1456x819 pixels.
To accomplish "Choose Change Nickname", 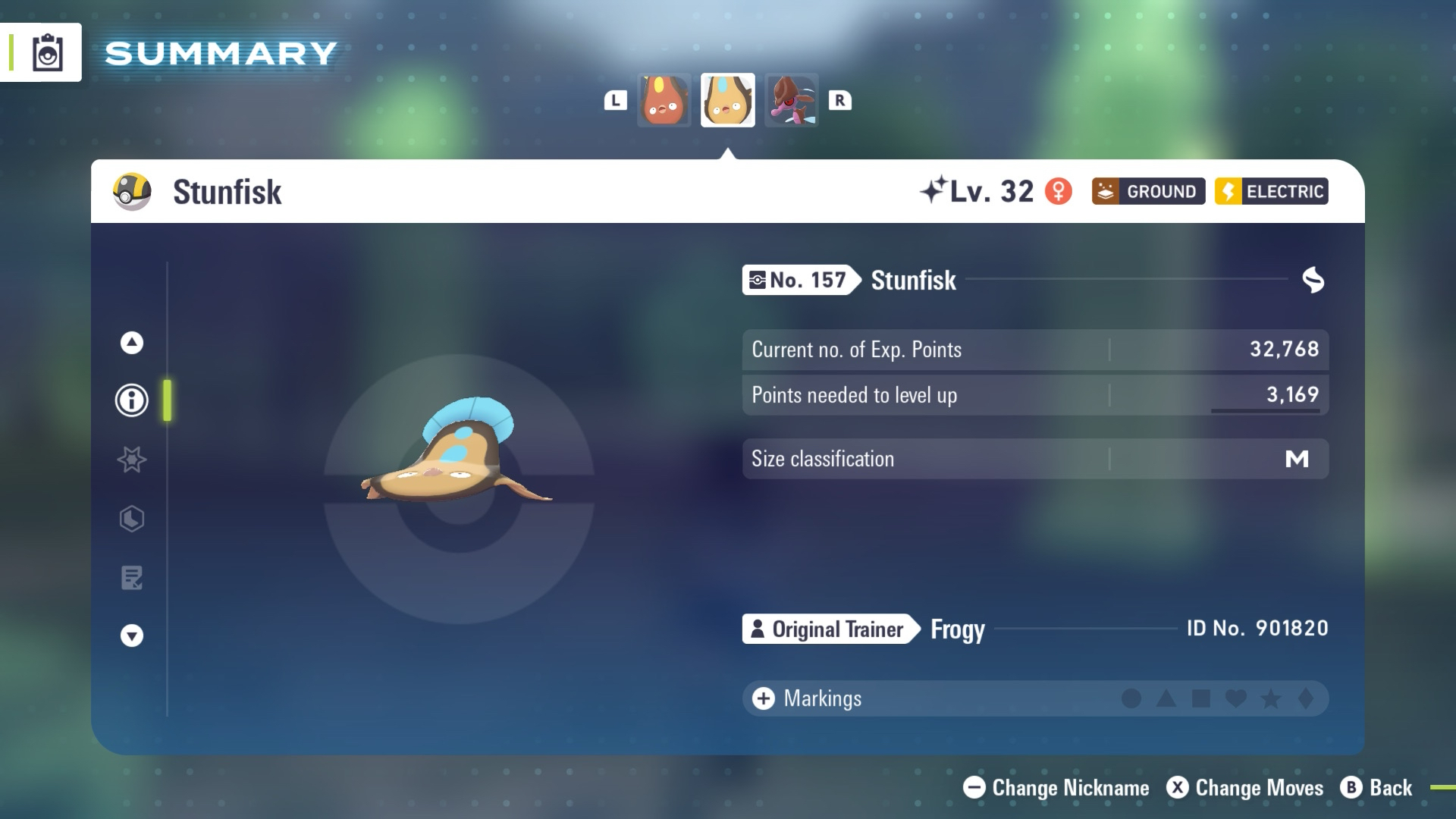I will 1056,788.
